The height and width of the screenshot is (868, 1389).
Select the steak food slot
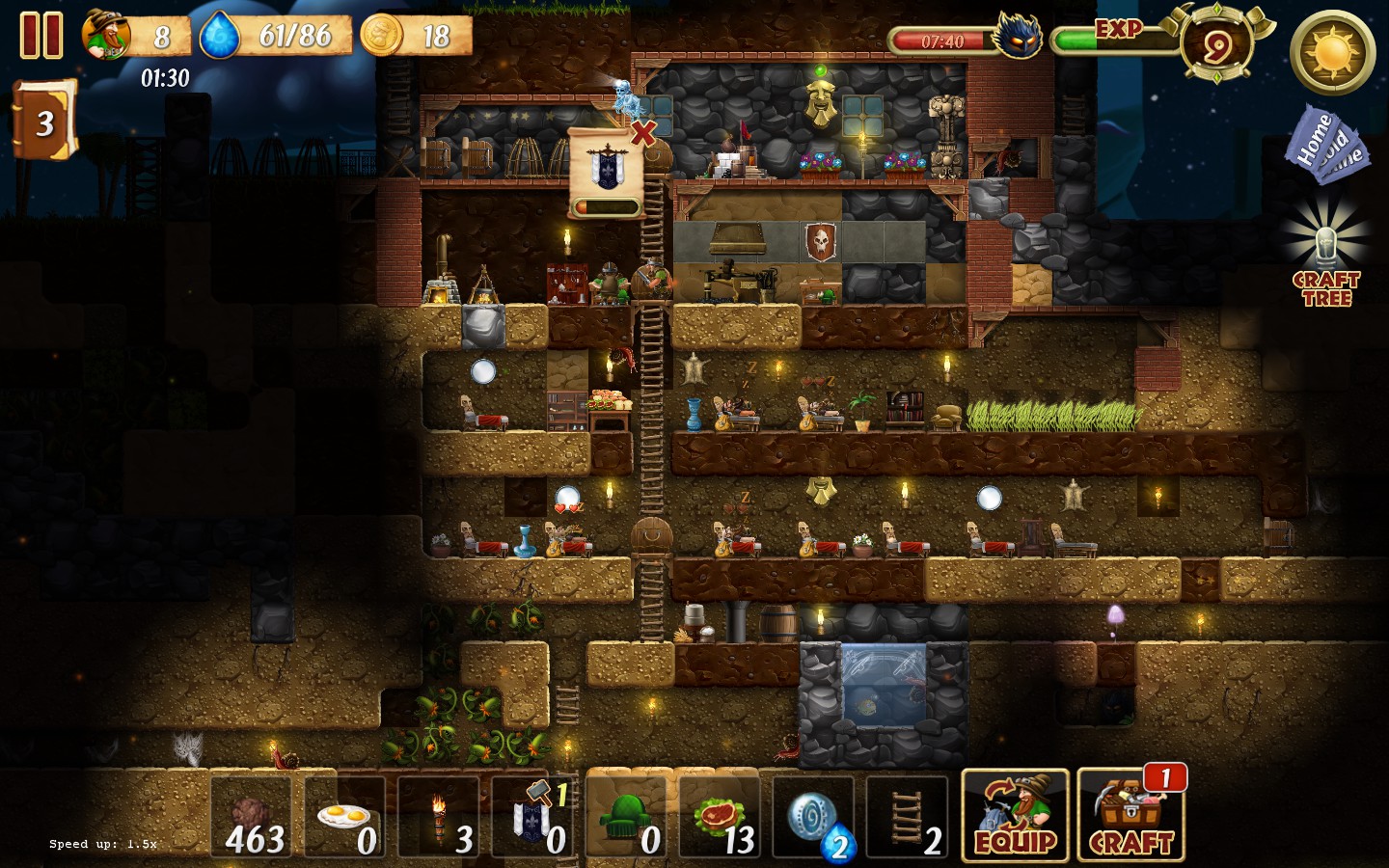(721, 818)
